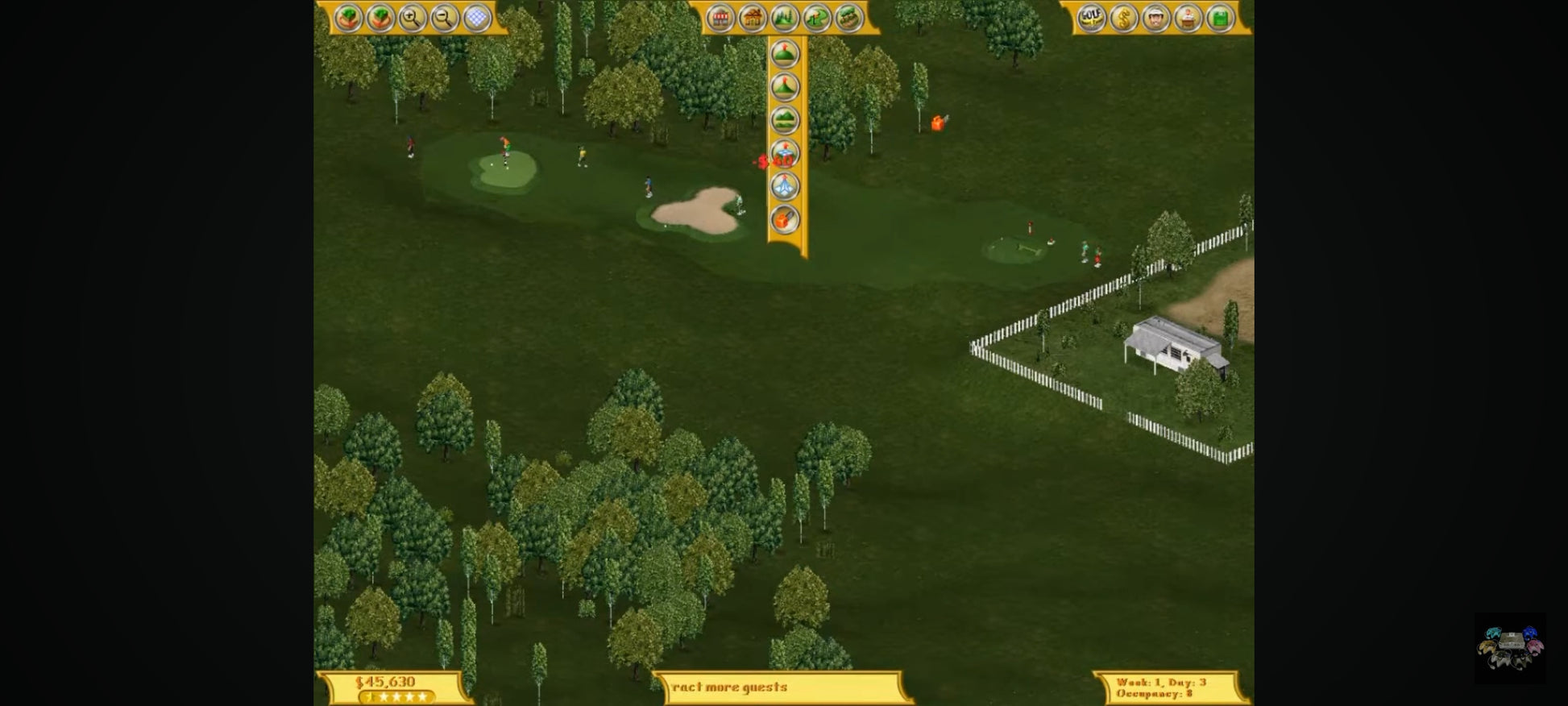Viewport: 1568px width, 706px height.
Task: Open the shop building construction menu
Action: click(x=720, y=18)
